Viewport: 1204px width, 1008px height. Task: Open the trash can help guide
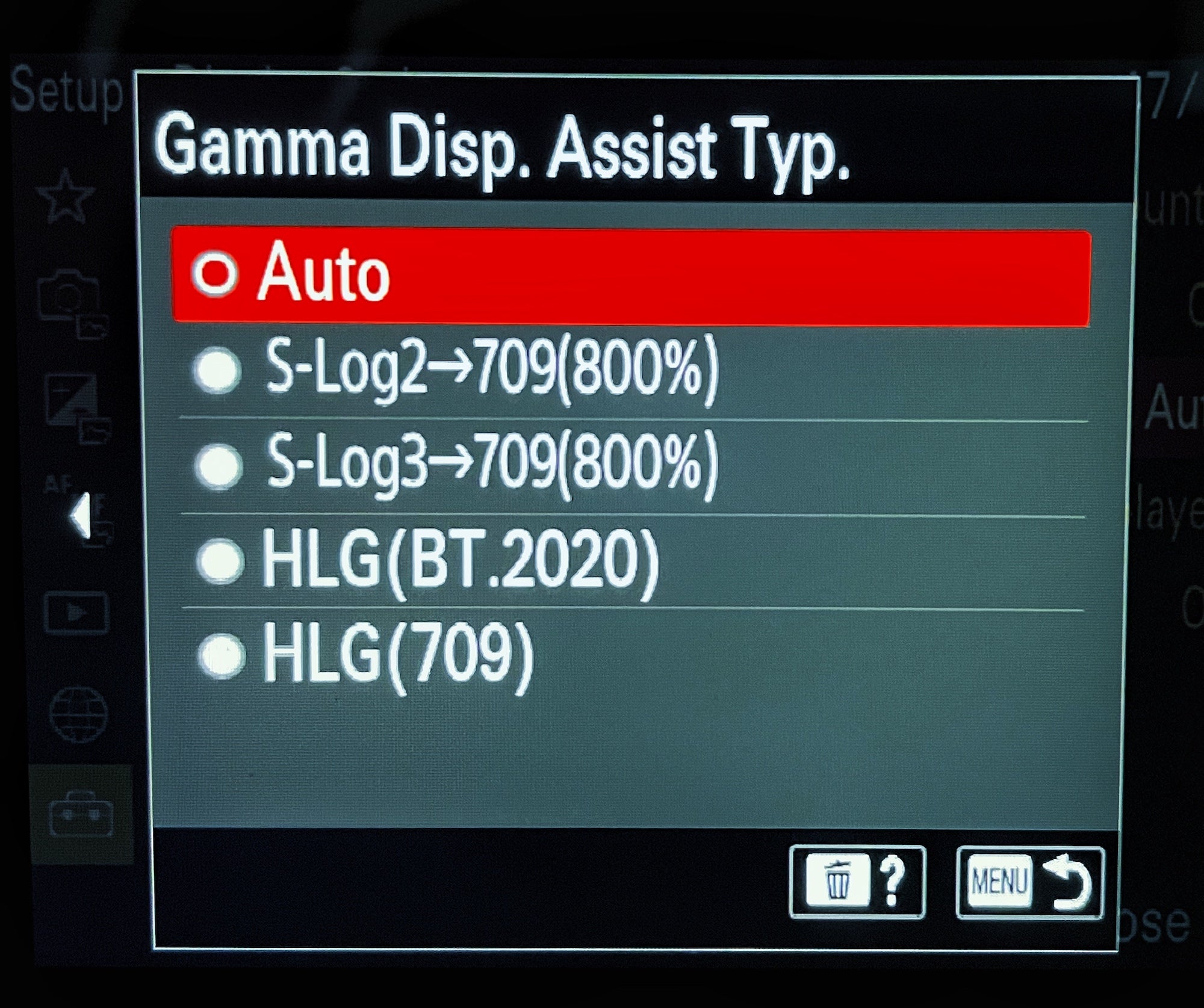[x=857, y=882]
